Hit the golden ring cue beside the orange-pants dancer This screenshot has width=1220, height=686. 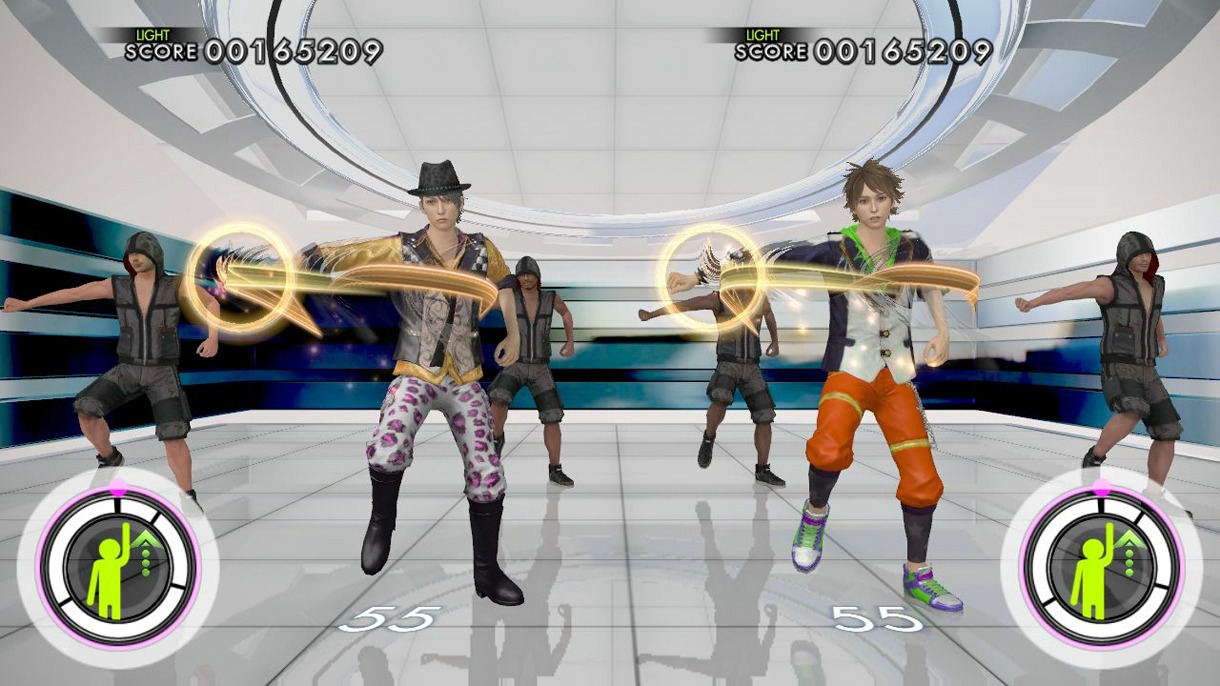710,277
